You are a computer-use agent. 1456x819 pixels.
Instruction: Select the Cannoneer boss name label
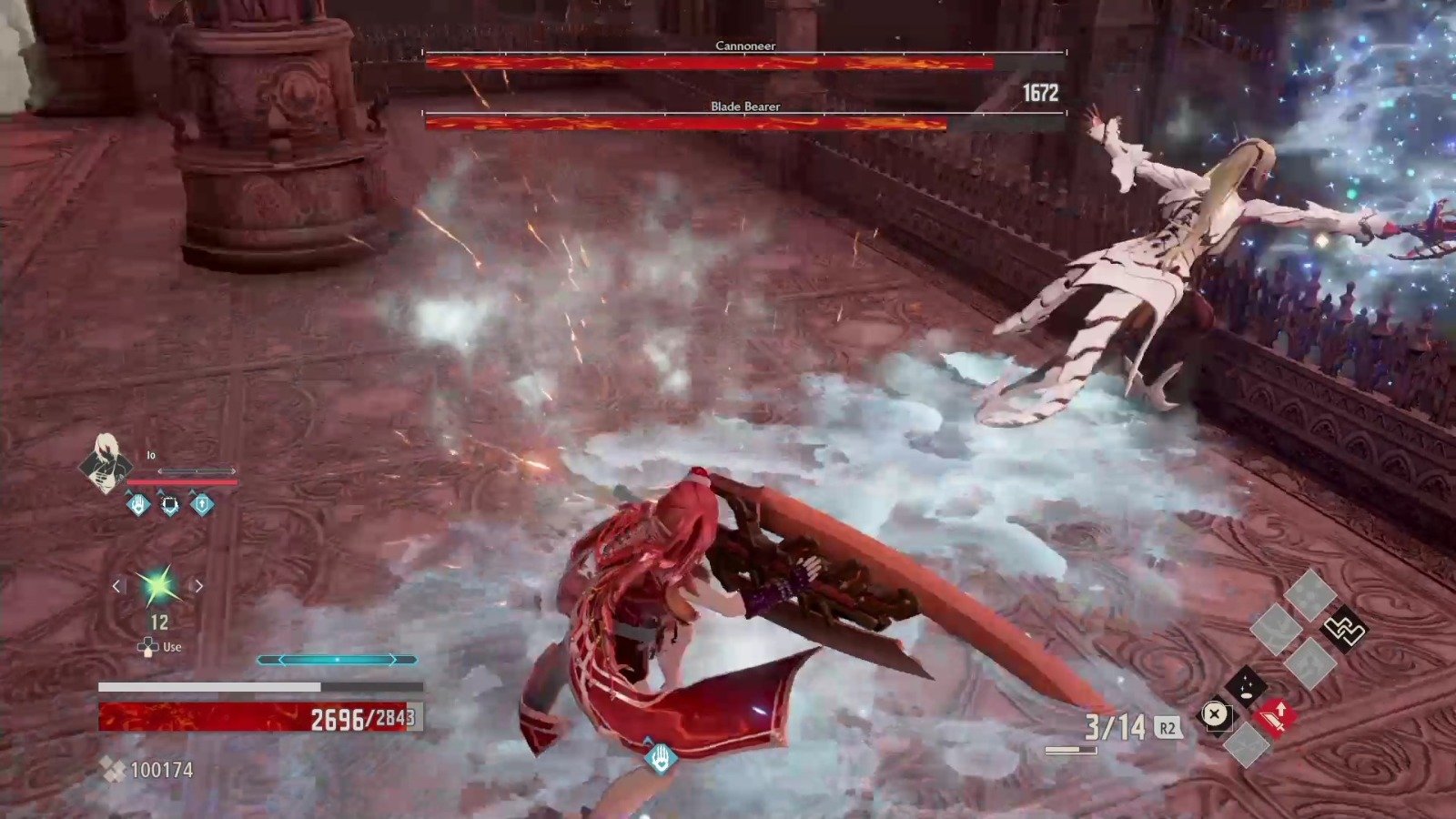coord(746,45)
